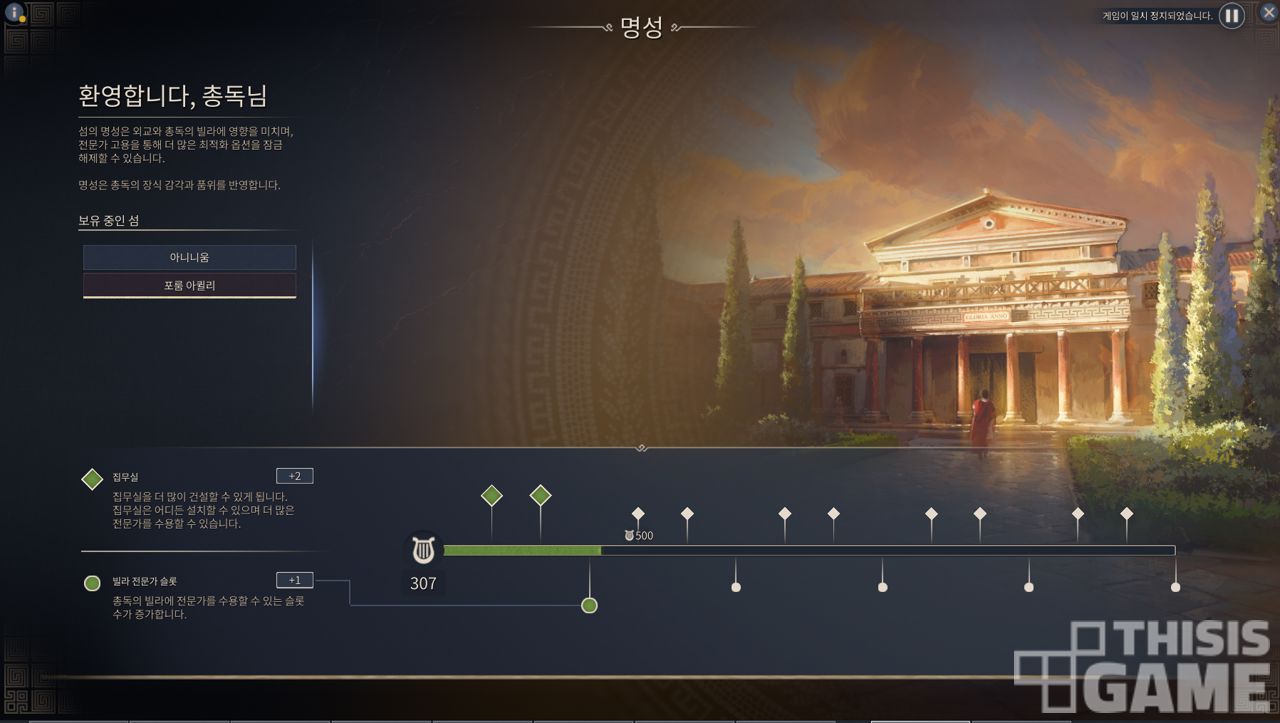Select the green 빌라 전문가 슬롯 milestone node
The height and width of the screenshot is (723, 1280).
point(589,605)
